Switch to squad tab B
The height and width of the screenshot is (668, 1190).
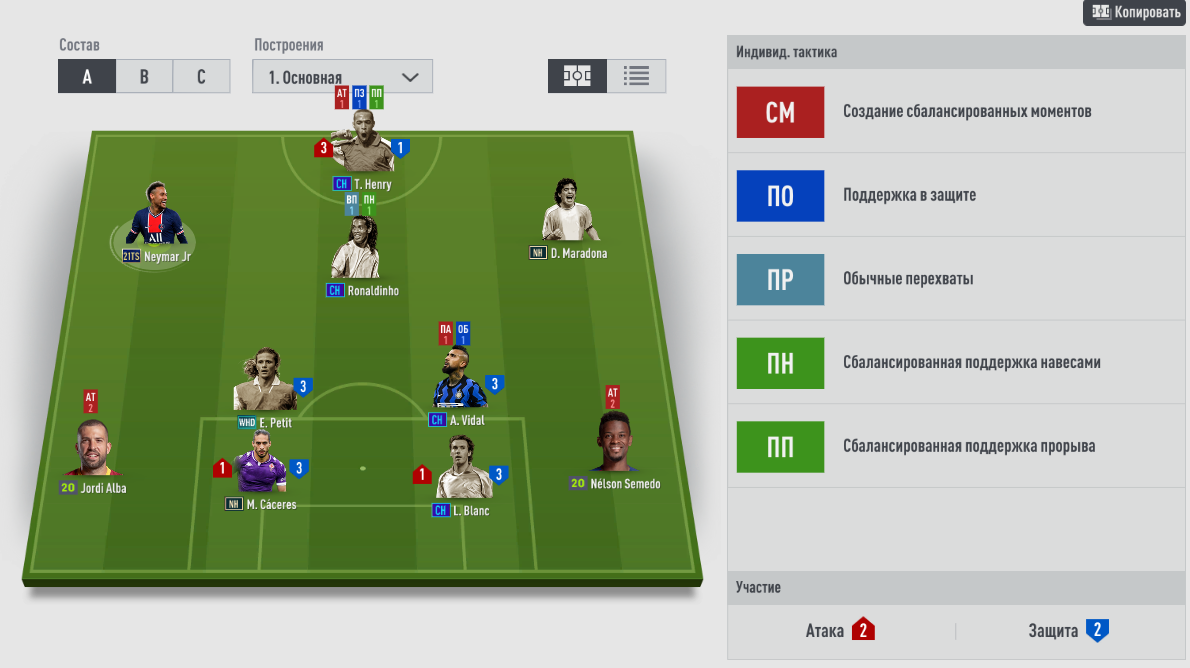pos(144,77)
